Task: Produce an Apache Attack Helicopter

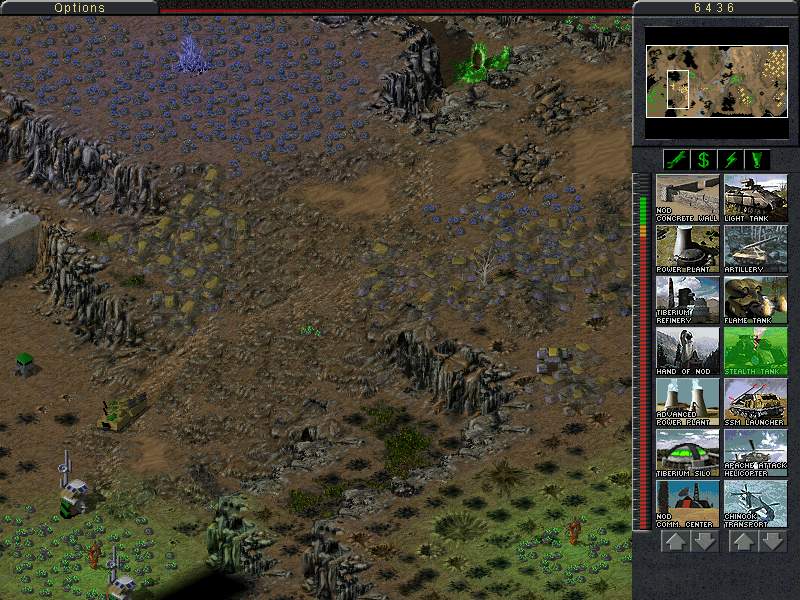Action: [755, 452]
